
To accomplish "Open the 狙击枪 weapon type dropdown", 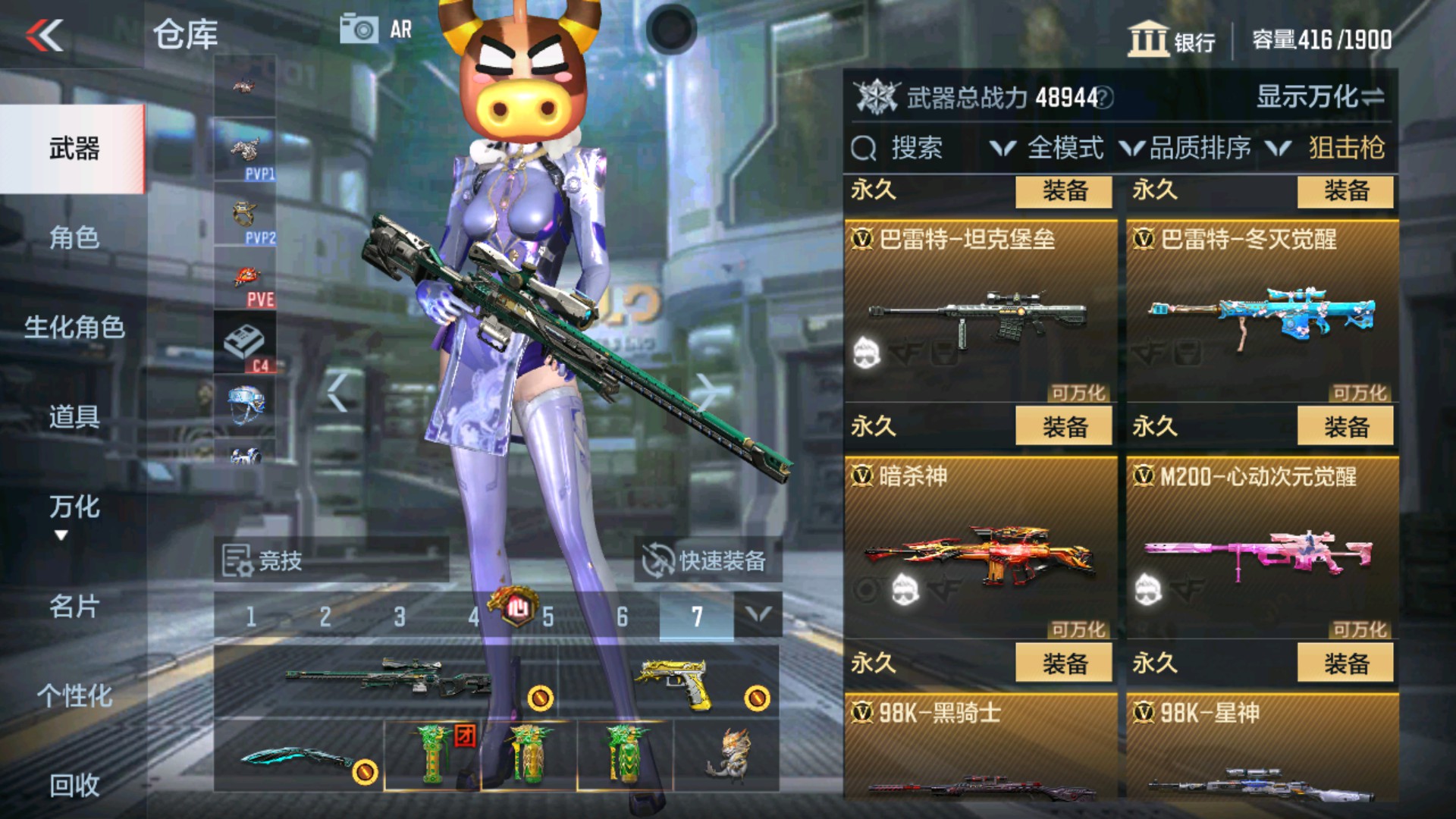I will (x=1348, y=149).
